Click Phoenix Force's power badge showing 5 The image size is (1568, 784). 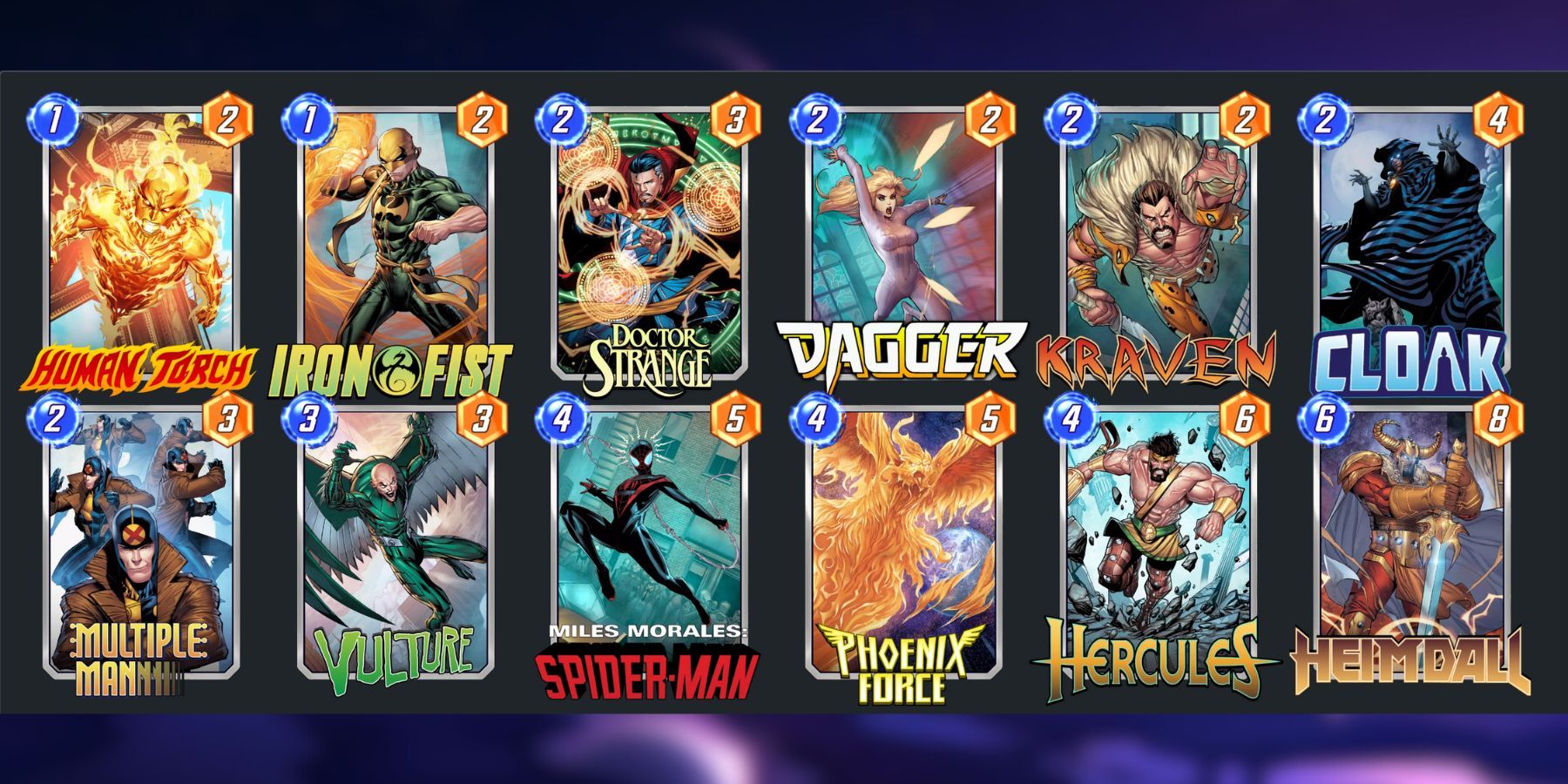[992, 418]
